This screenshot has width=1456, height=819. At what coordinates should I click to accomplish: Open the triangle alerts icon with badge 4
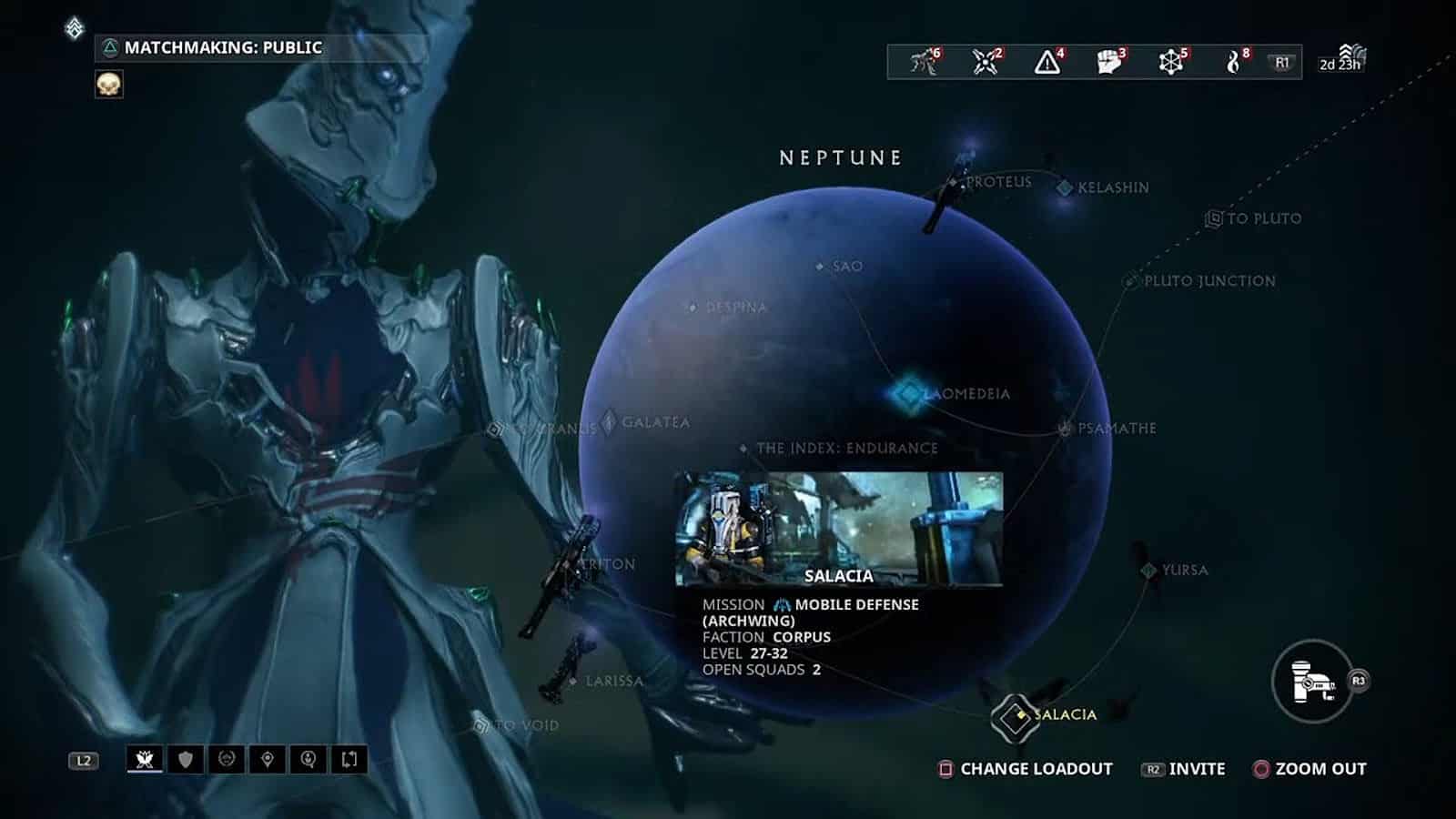tap(1047, 62)
